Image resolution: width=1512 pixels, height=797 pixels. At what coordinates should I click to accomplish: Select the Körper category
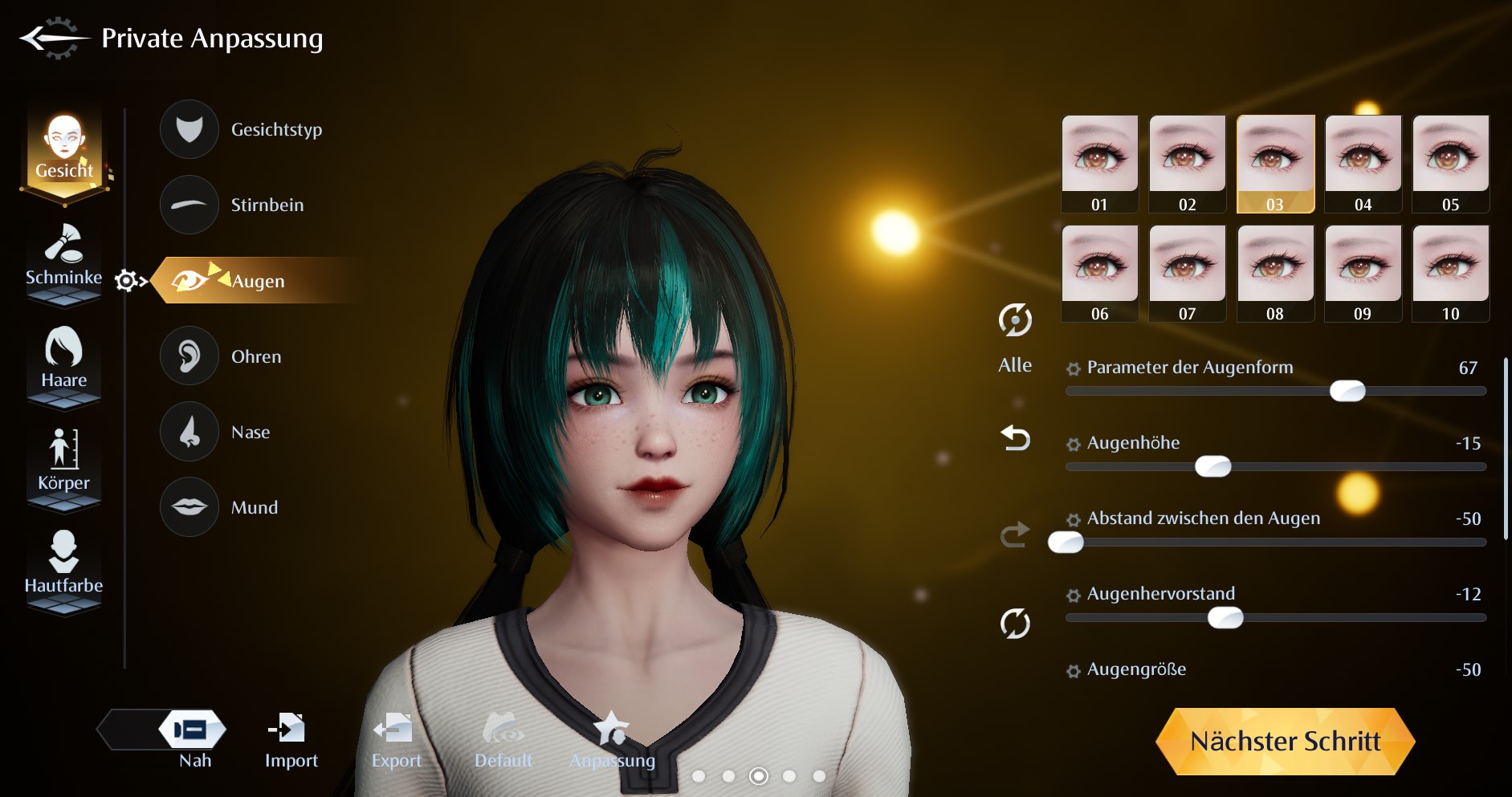(63, 462)
